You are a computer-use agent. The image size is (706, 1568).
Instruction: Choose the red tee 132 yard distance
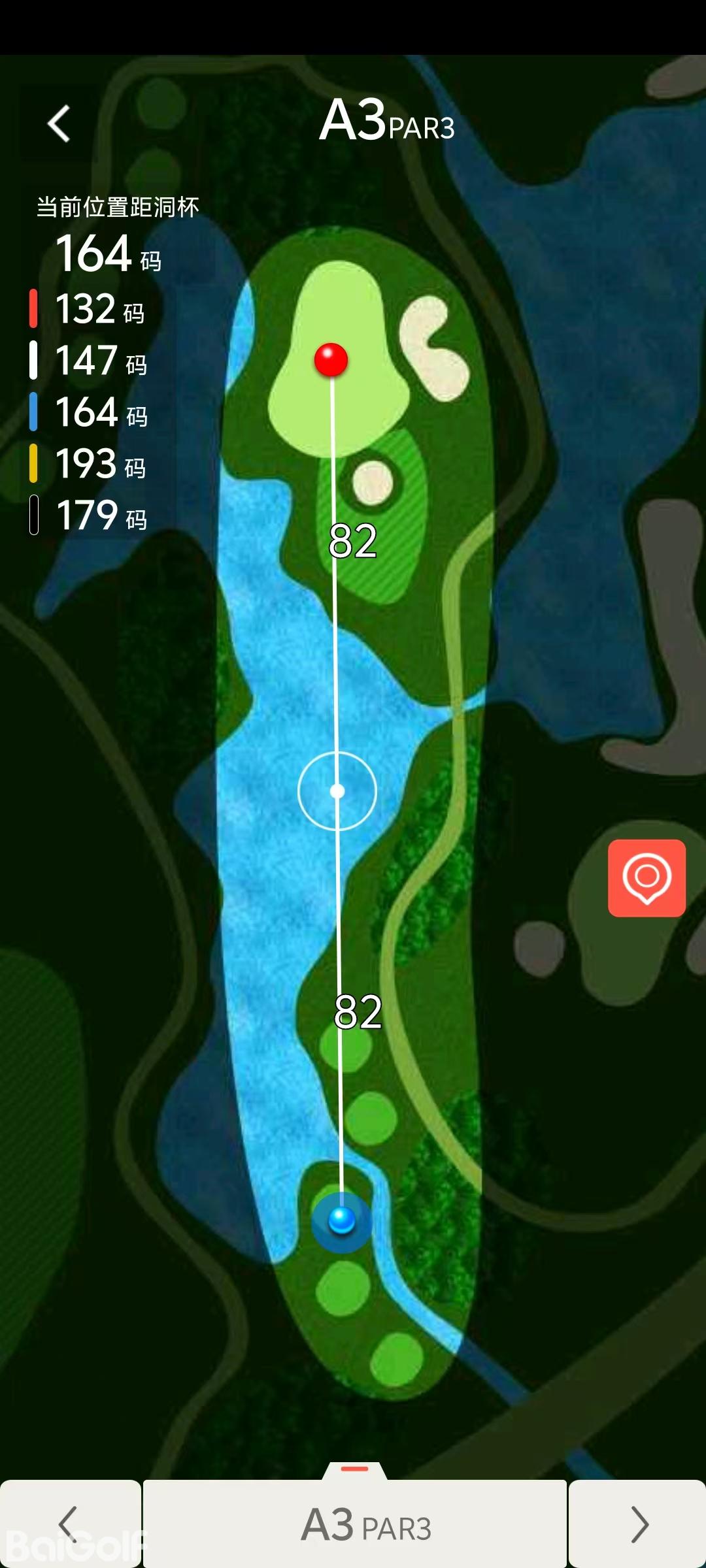point(98,309)
